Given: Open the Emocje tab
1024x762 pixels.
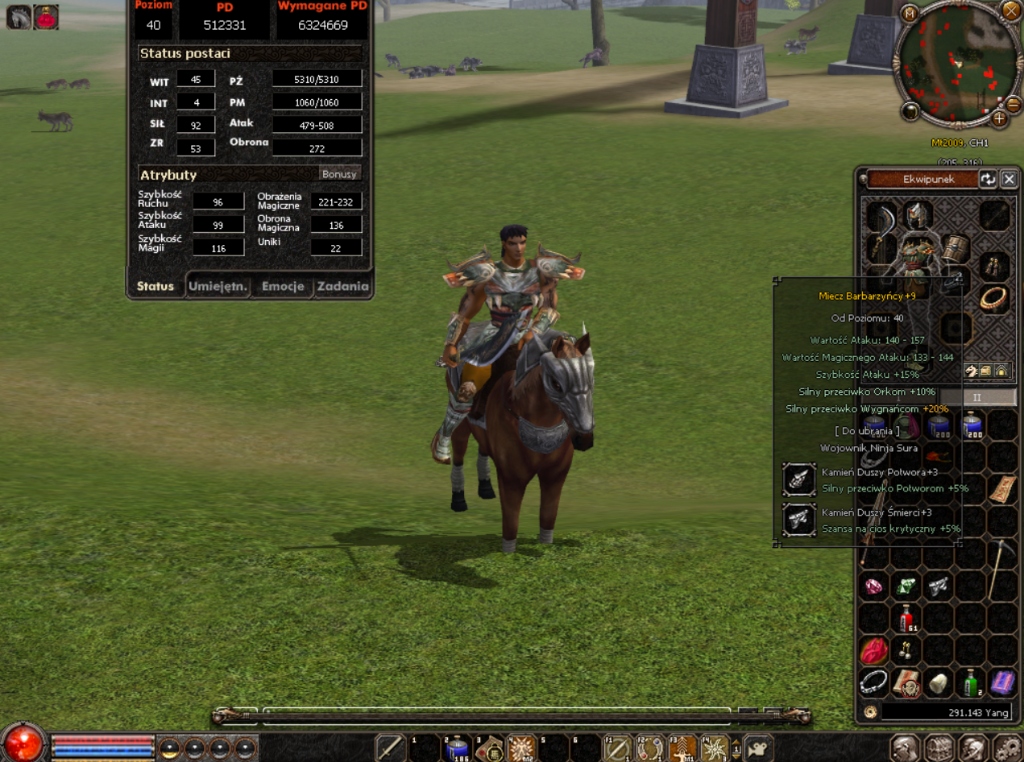Looking at the screenshot, I should (283, 287).
